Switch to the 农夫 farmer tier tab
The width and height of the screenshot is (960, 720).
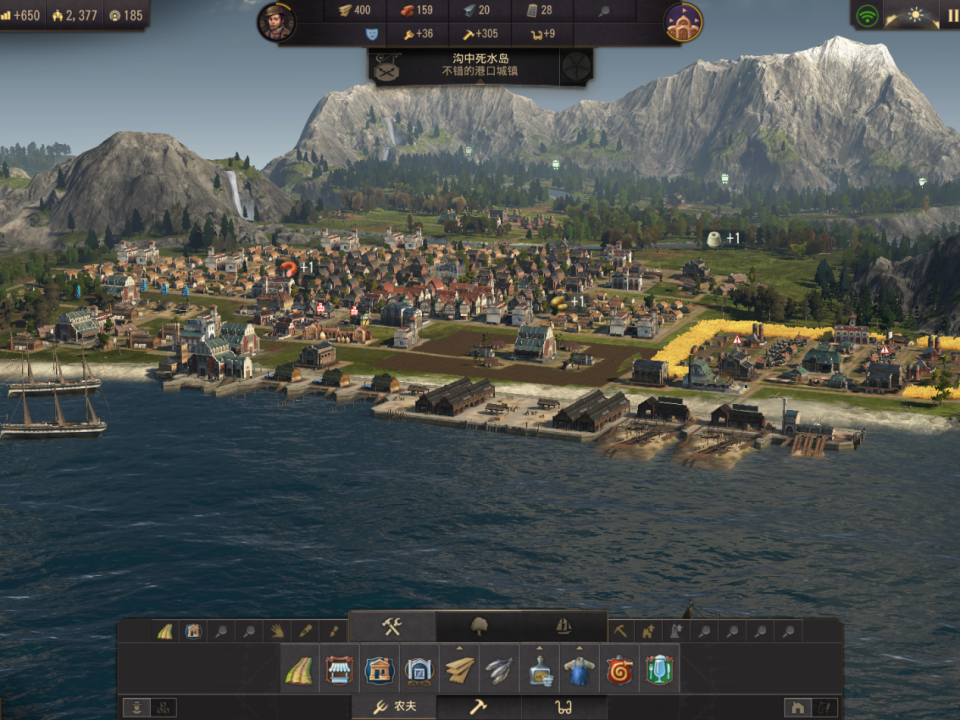tap(394, 707)
